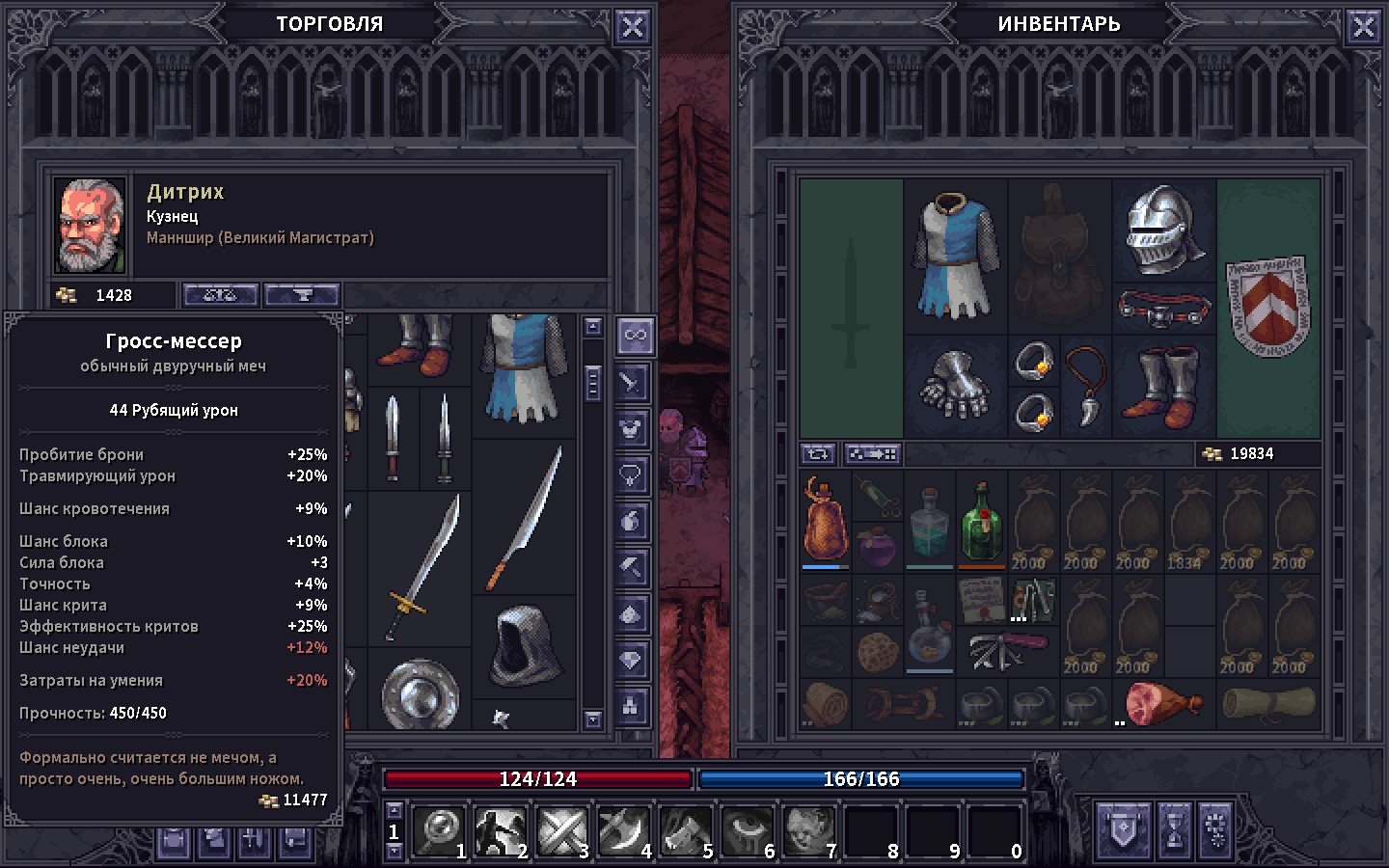Select the equipped red chevron heraldic shield
The image size is (1389, 868).
click(x=1266, y=307)
